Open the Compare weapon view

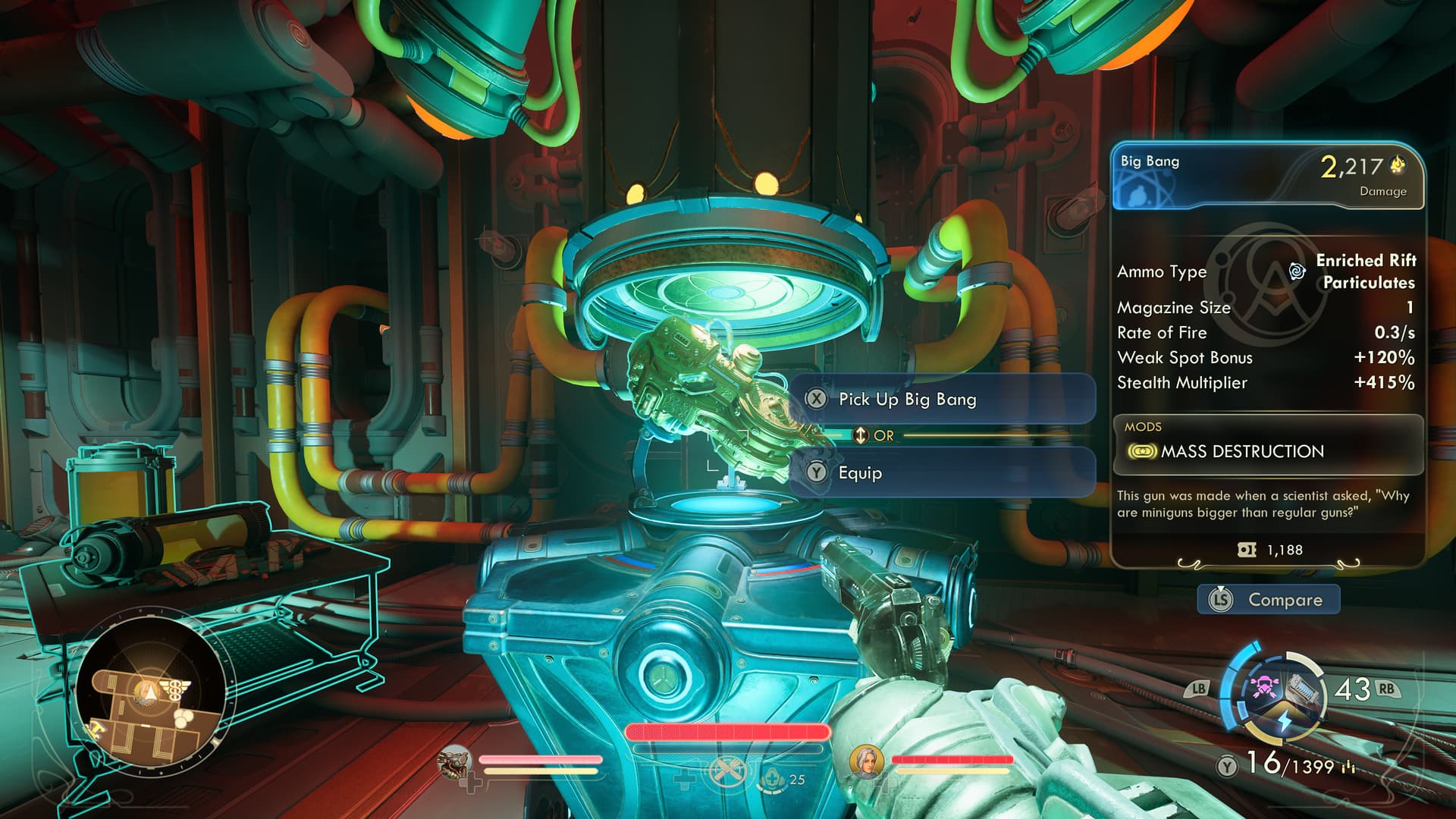coord(1269,600)
